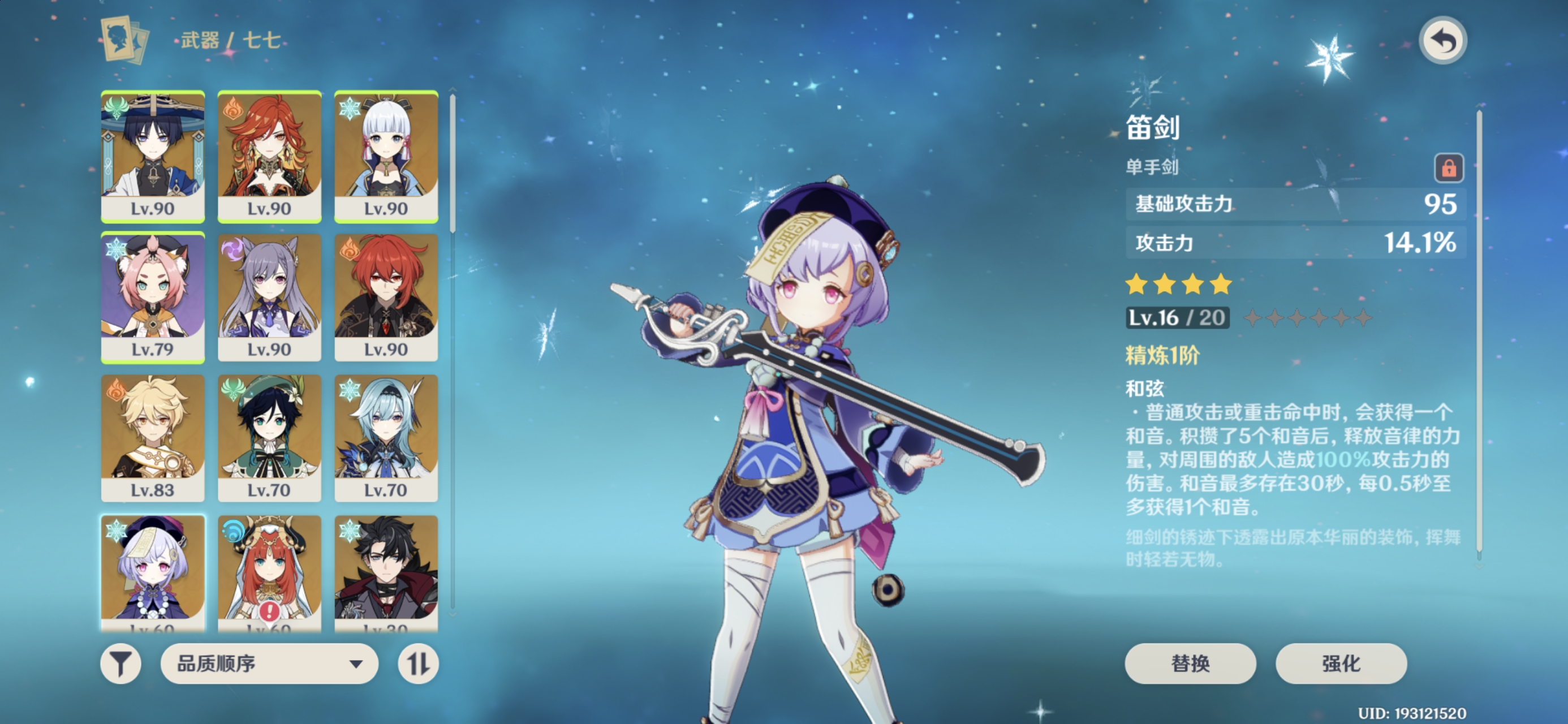This screenshot has width=1568, height=724.
Task: Open the character filter funnel button
Action: click(x=120, y=663)
